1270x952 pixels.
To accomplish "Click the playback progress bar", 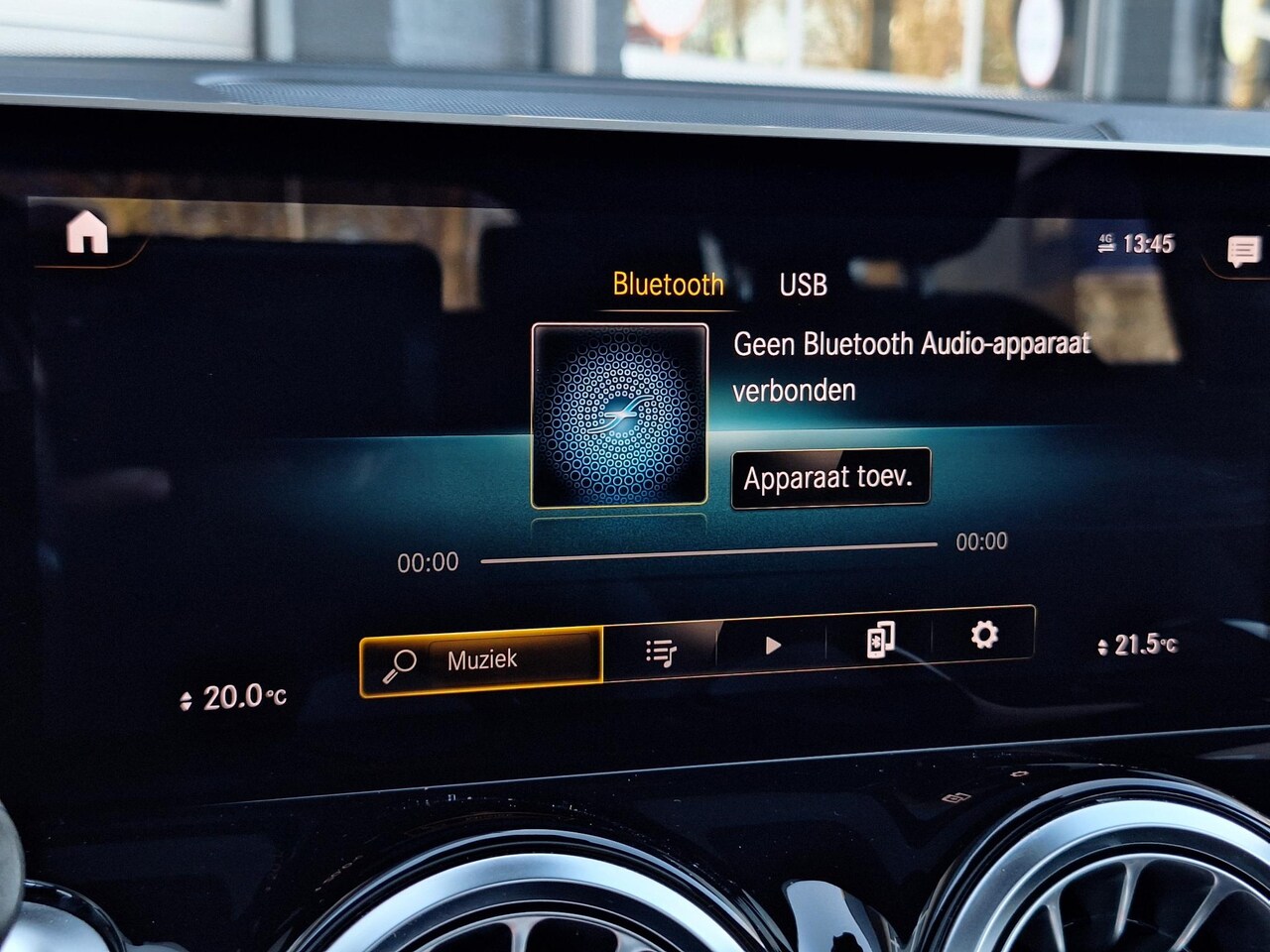I will (x=708, y=552).
